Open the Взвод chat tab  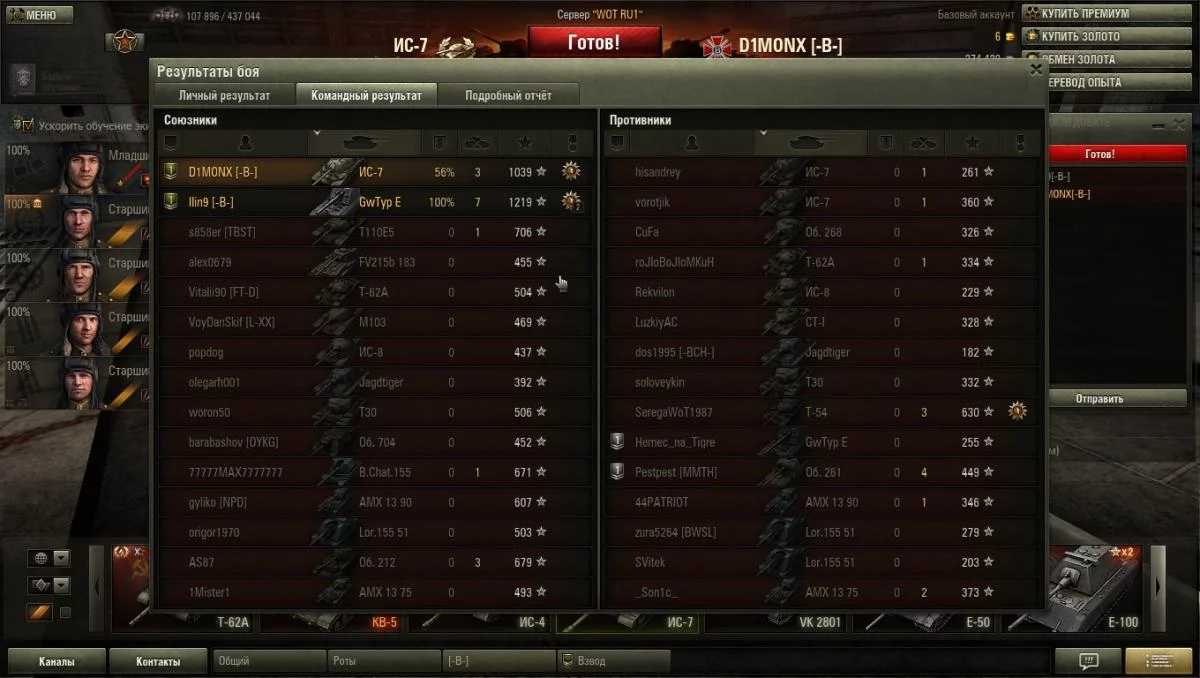[612, 661]
